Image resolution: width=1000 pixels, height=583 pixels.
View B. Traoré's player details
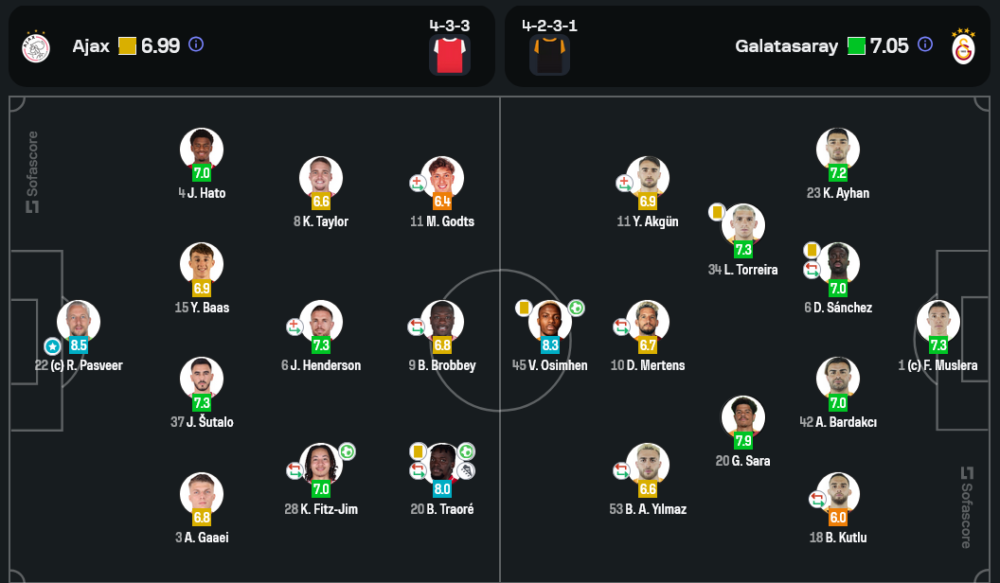click(442, 466)
